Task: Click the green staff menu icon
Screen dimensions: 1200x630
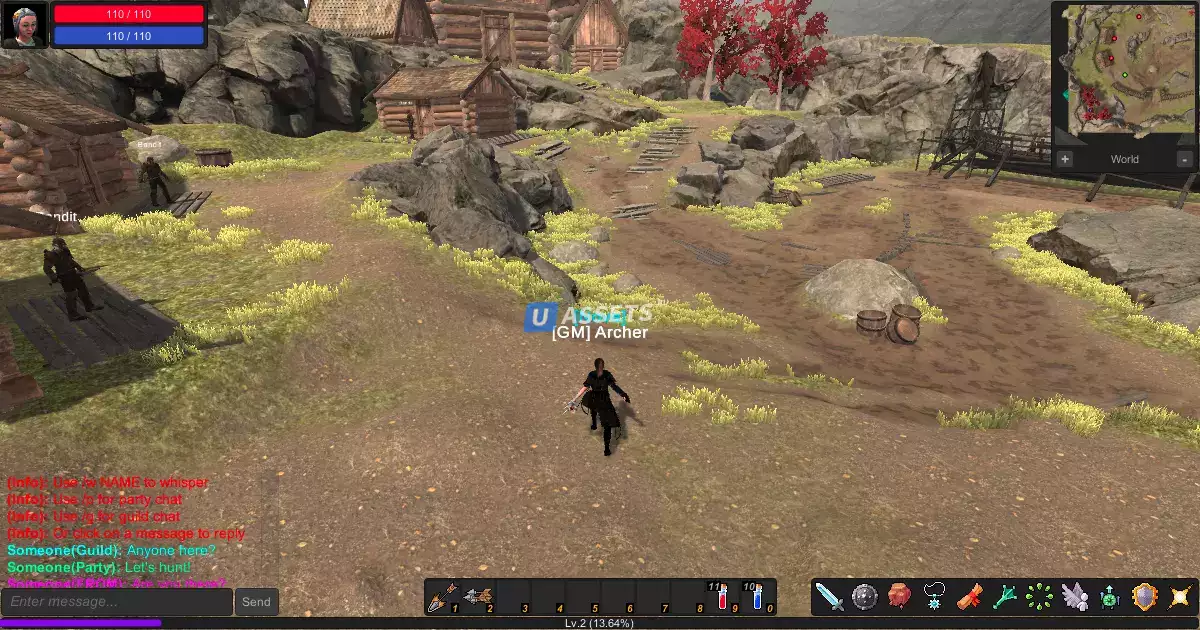Action: pos(1005,597)
